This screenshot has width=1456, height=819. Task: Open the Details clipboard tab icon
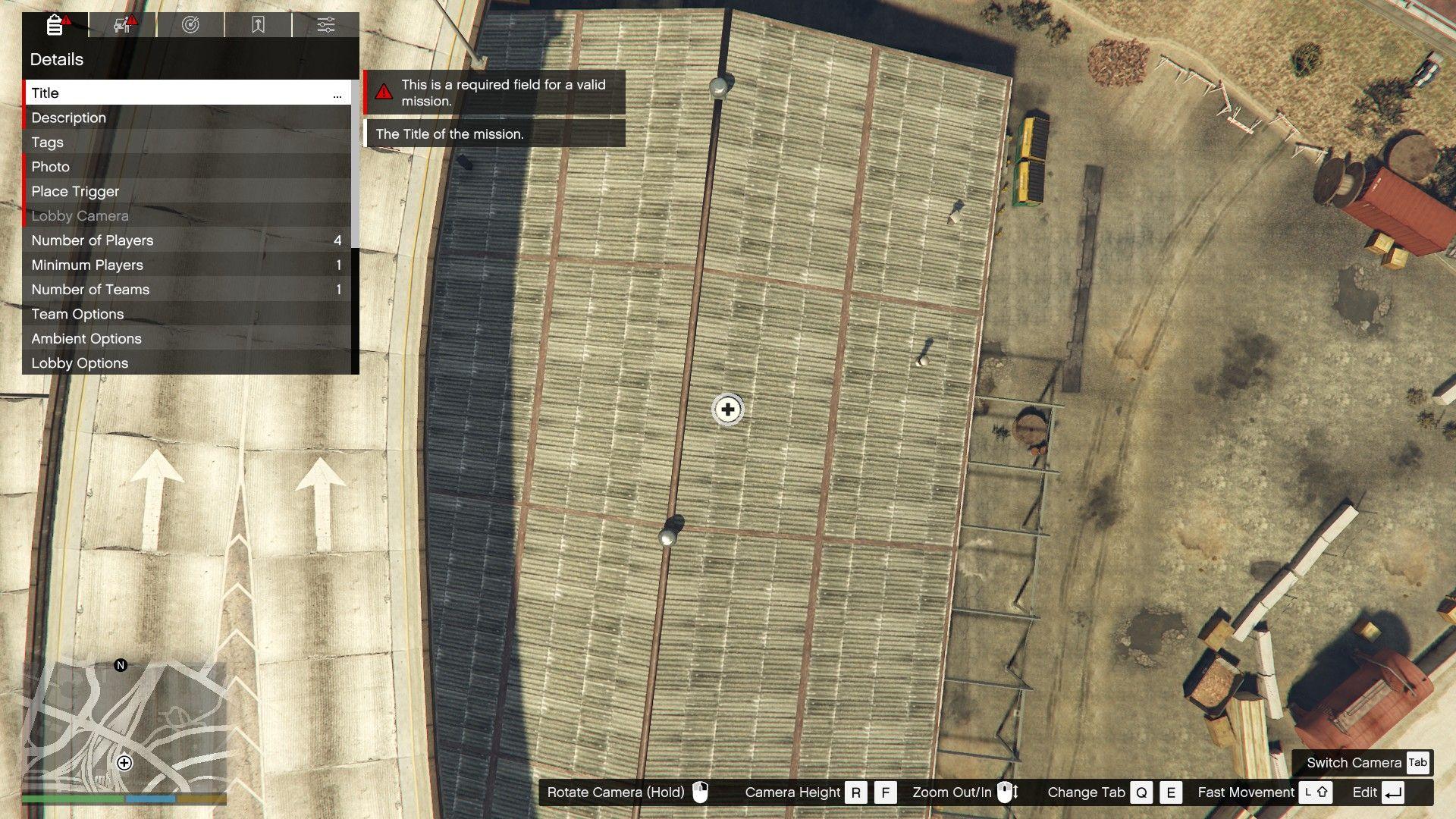(x=53, y=25)
